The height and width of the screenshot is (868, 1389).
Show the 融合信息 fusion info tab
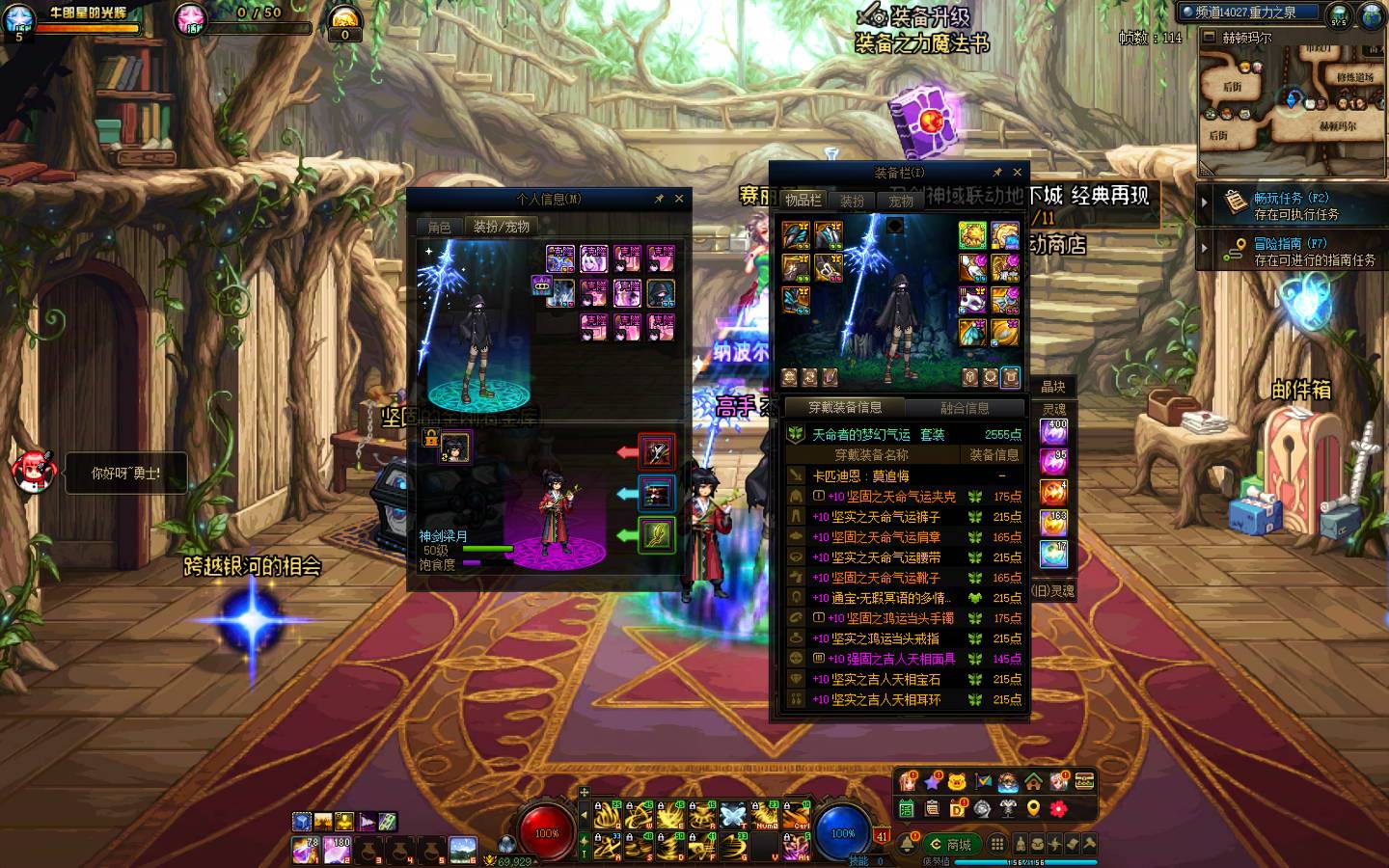[965, 408]
